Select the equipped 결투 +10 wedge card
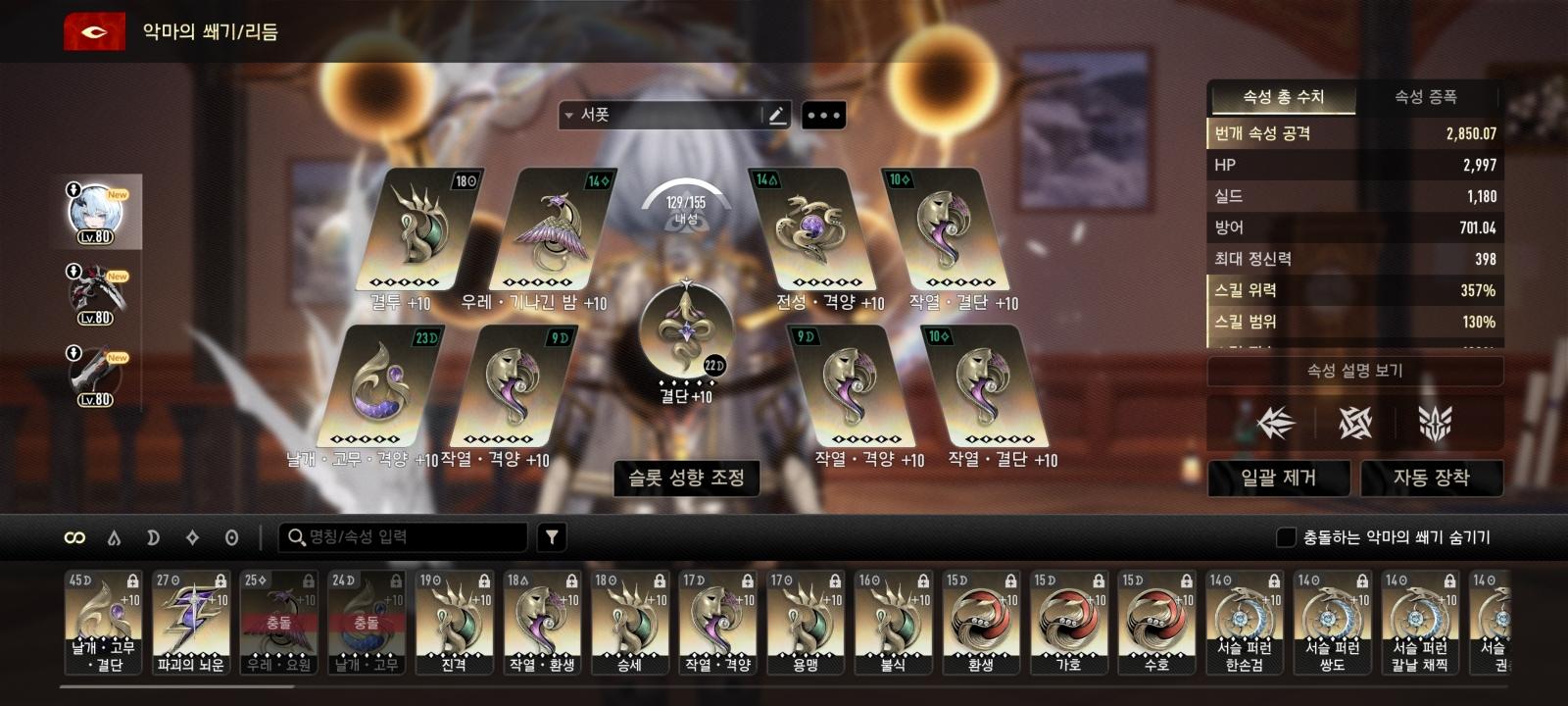The height and width of the screenshot is (706, 1568). [x=417, y=230]
